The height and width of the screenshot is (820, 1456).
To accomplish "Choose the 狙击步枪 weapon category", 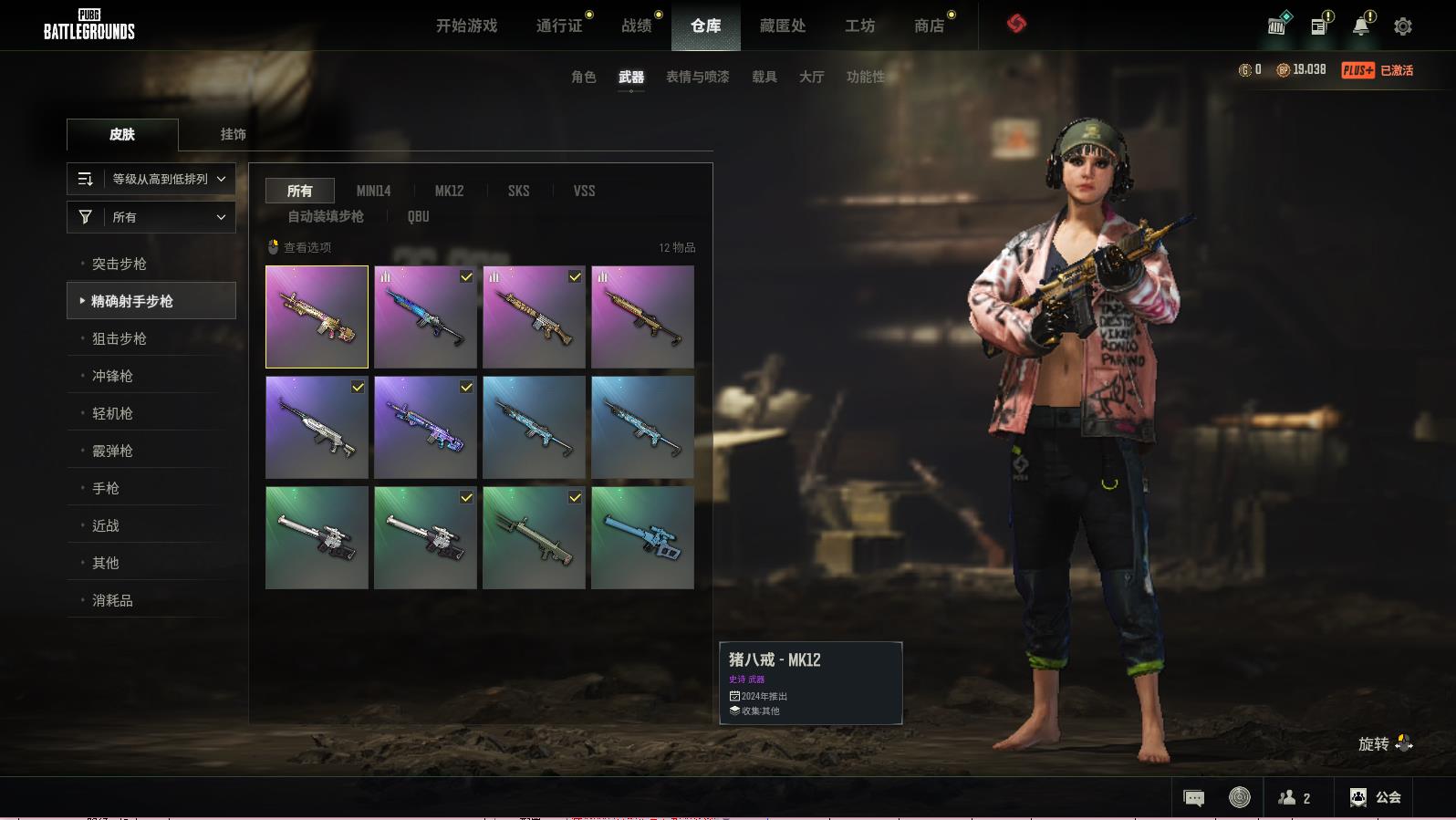I will pyautogui.click(x=120, y=338).
